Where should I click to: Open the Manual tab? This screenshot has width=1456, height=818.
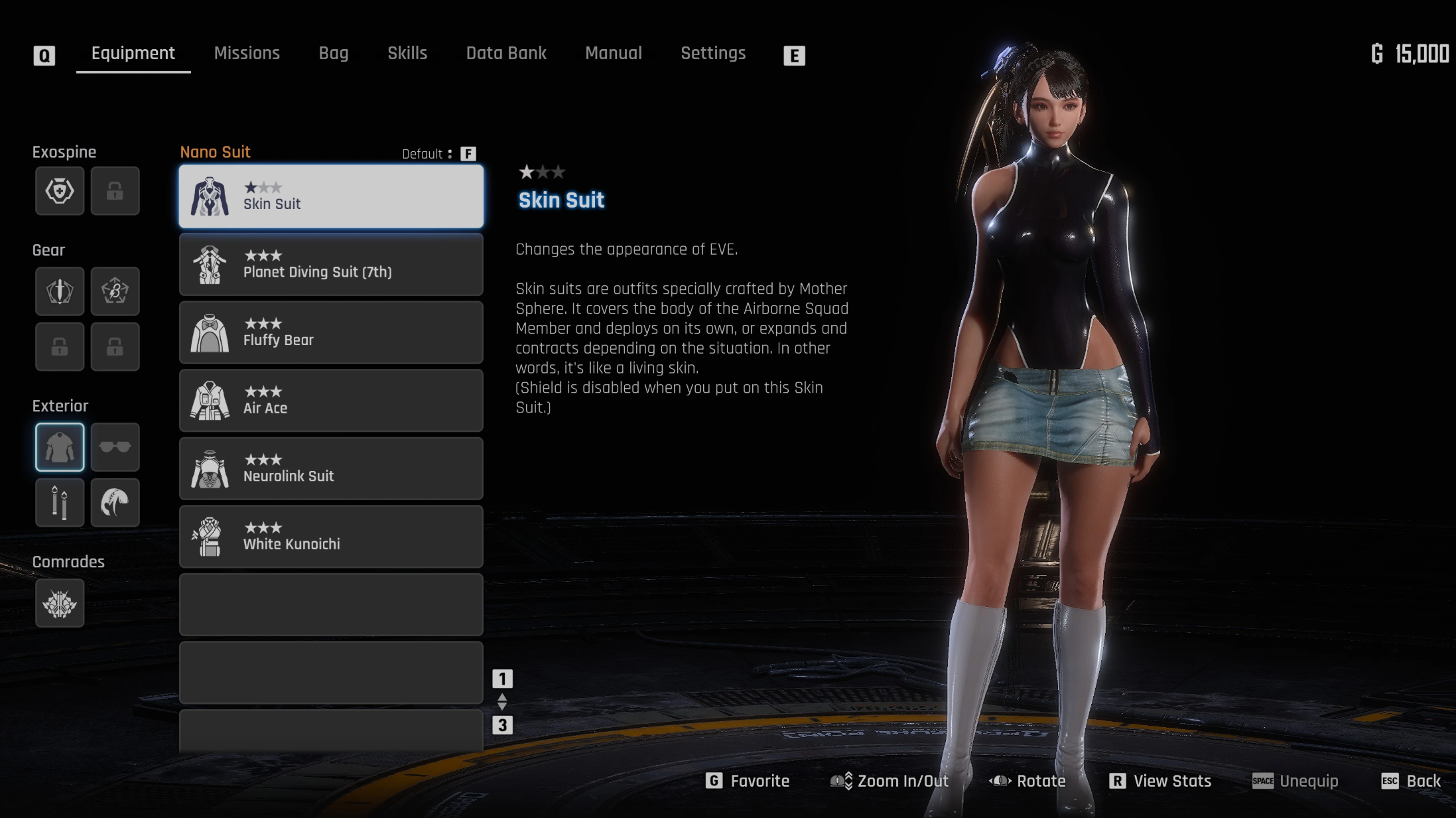614,53
